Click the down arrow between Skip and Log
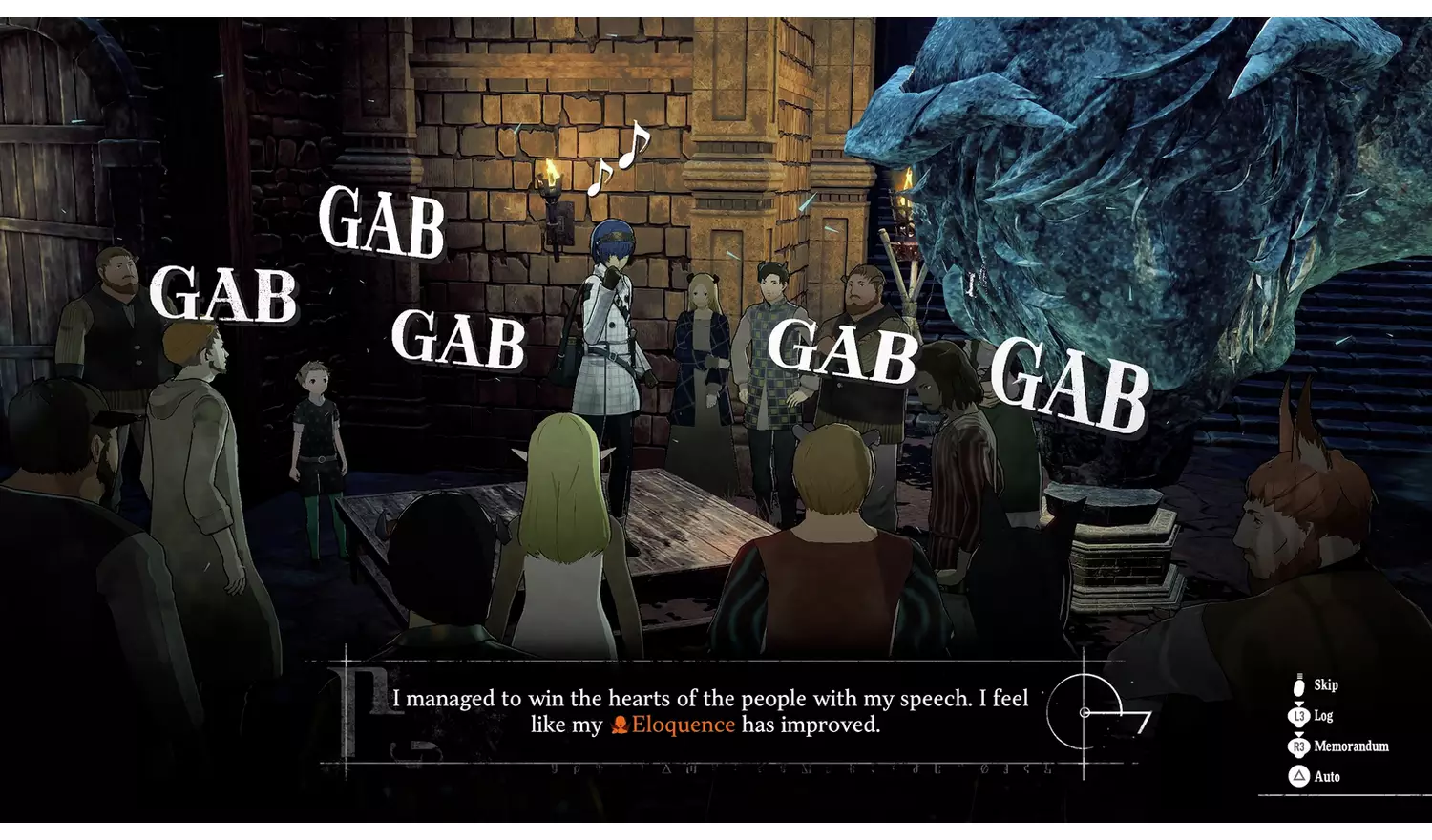Viewport: 1432px width, 840px height. (x=1299, y=703)
